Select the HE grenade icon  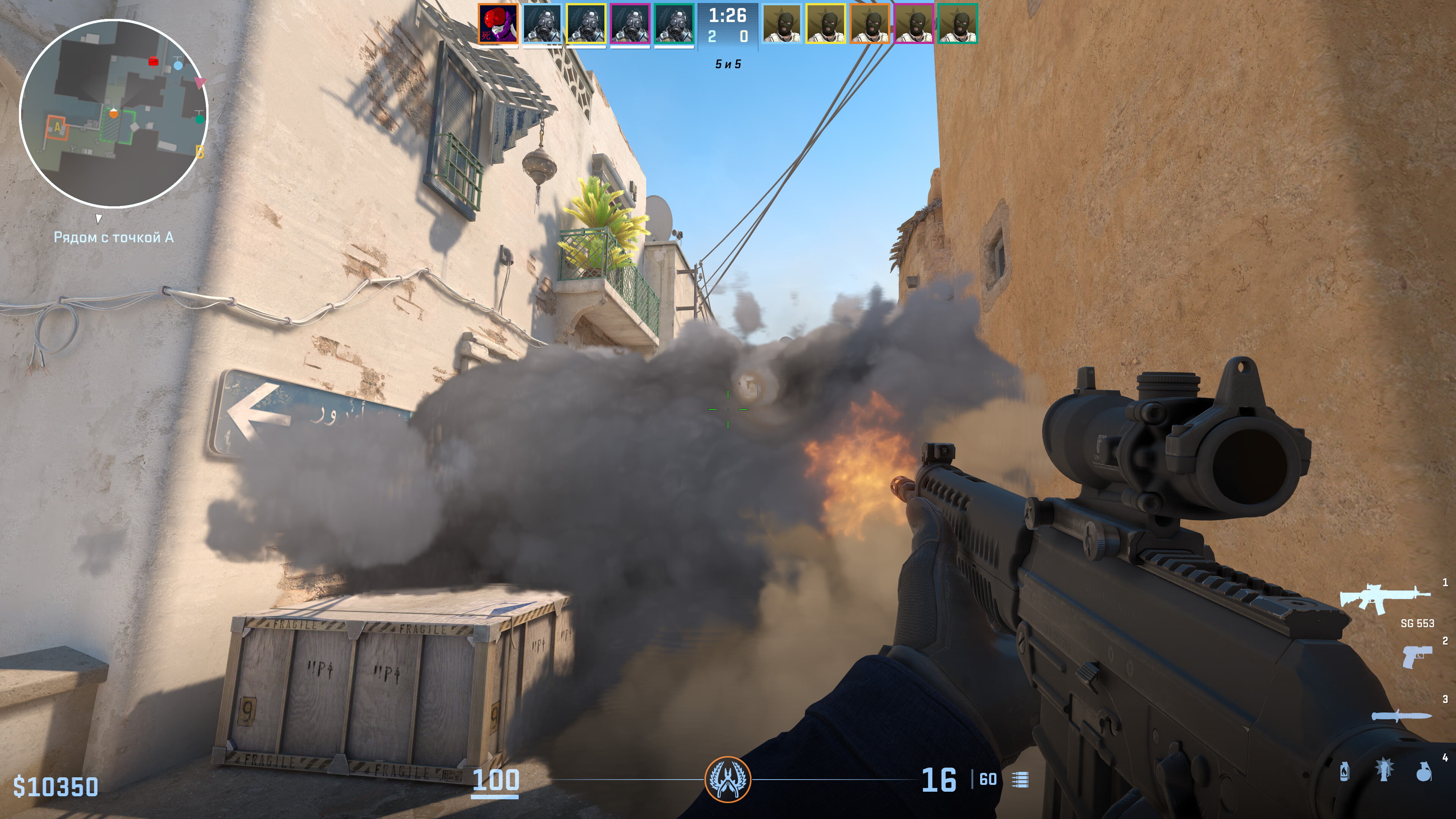point(1423,771)
